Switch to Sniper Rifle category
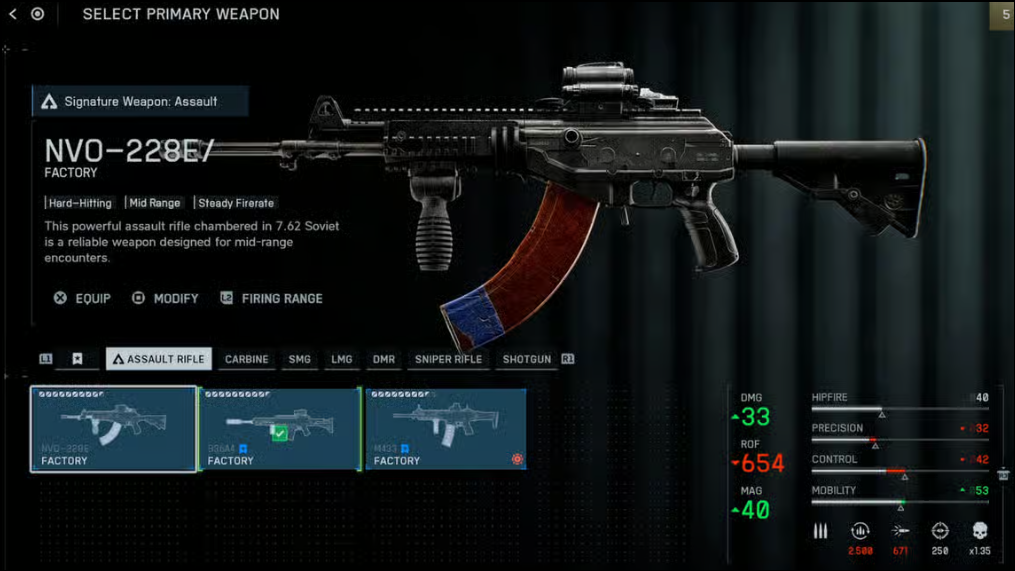Screen dimensions: 1015x571 click(x=448, y=359)
